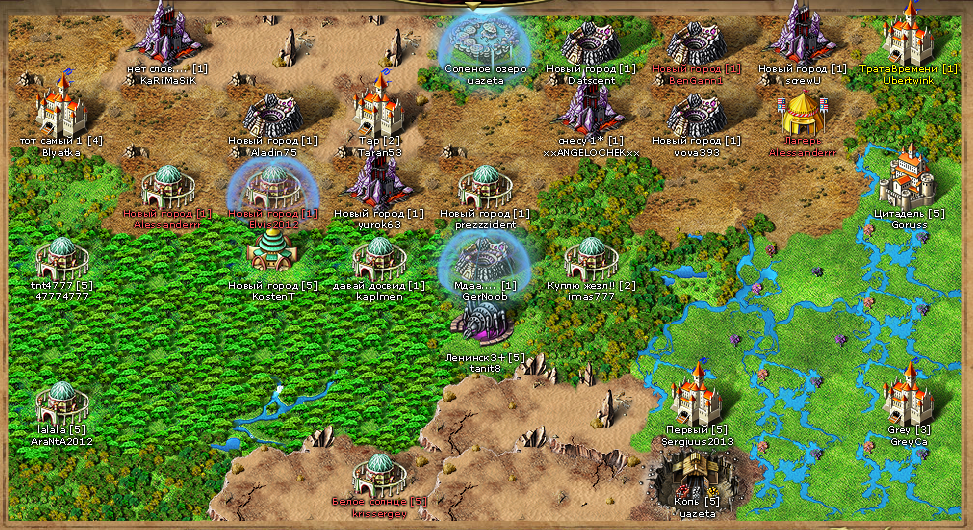The image size is (973, 530).
Task: Open KostenT's green pagoda city
Action: pos(270,254)
